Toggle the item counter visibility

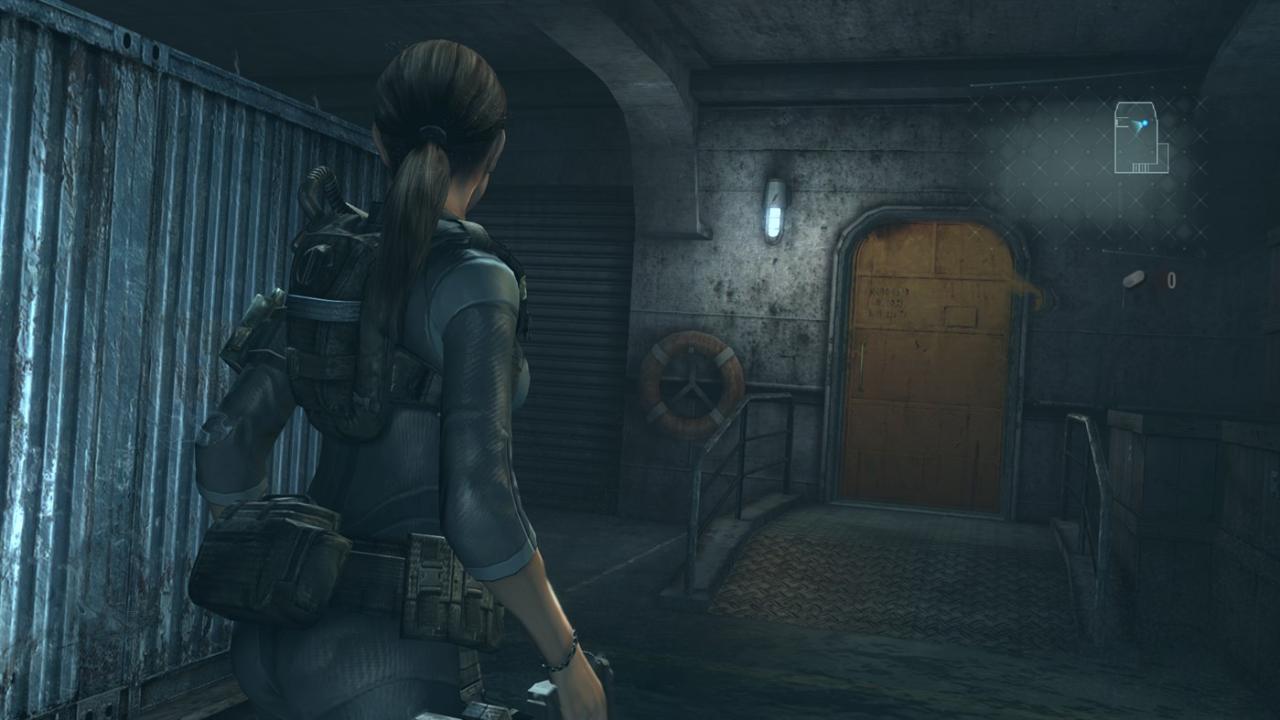coord(1171,278)
